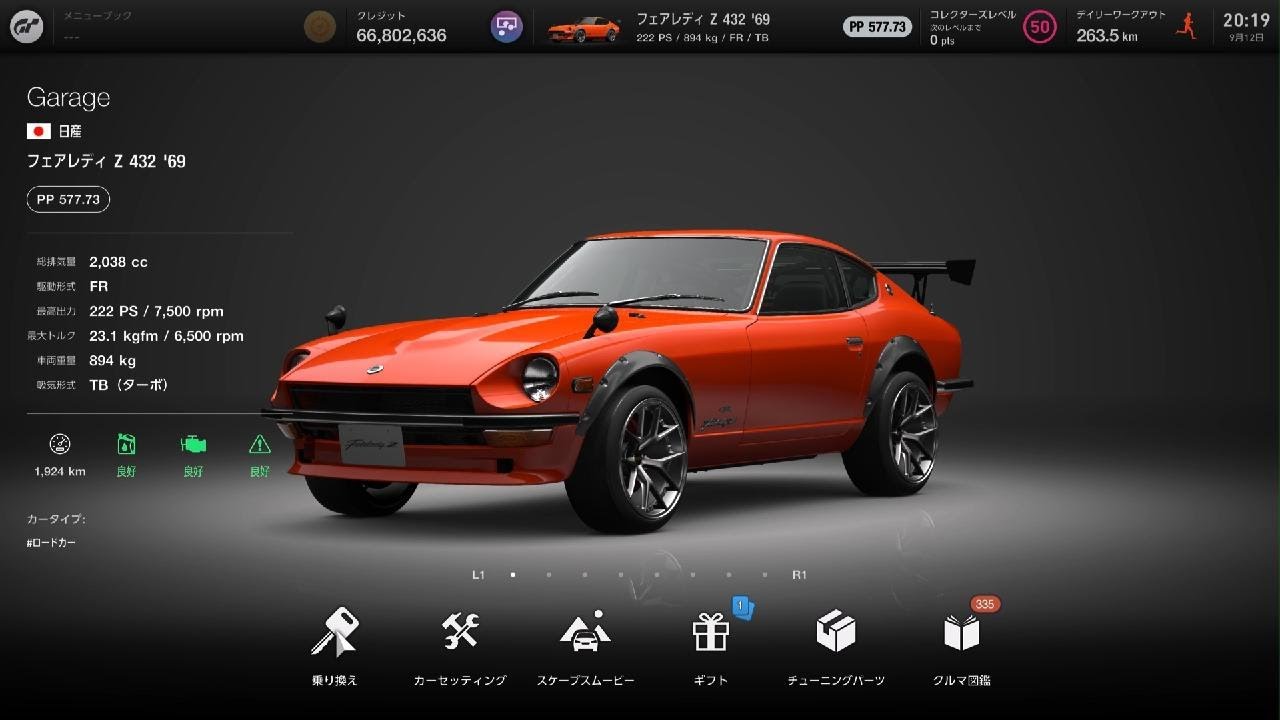The height and width of the screenshot is (720, 1280).
Task: Click the car thumbnail in the top bar
Action: [585, 26]
